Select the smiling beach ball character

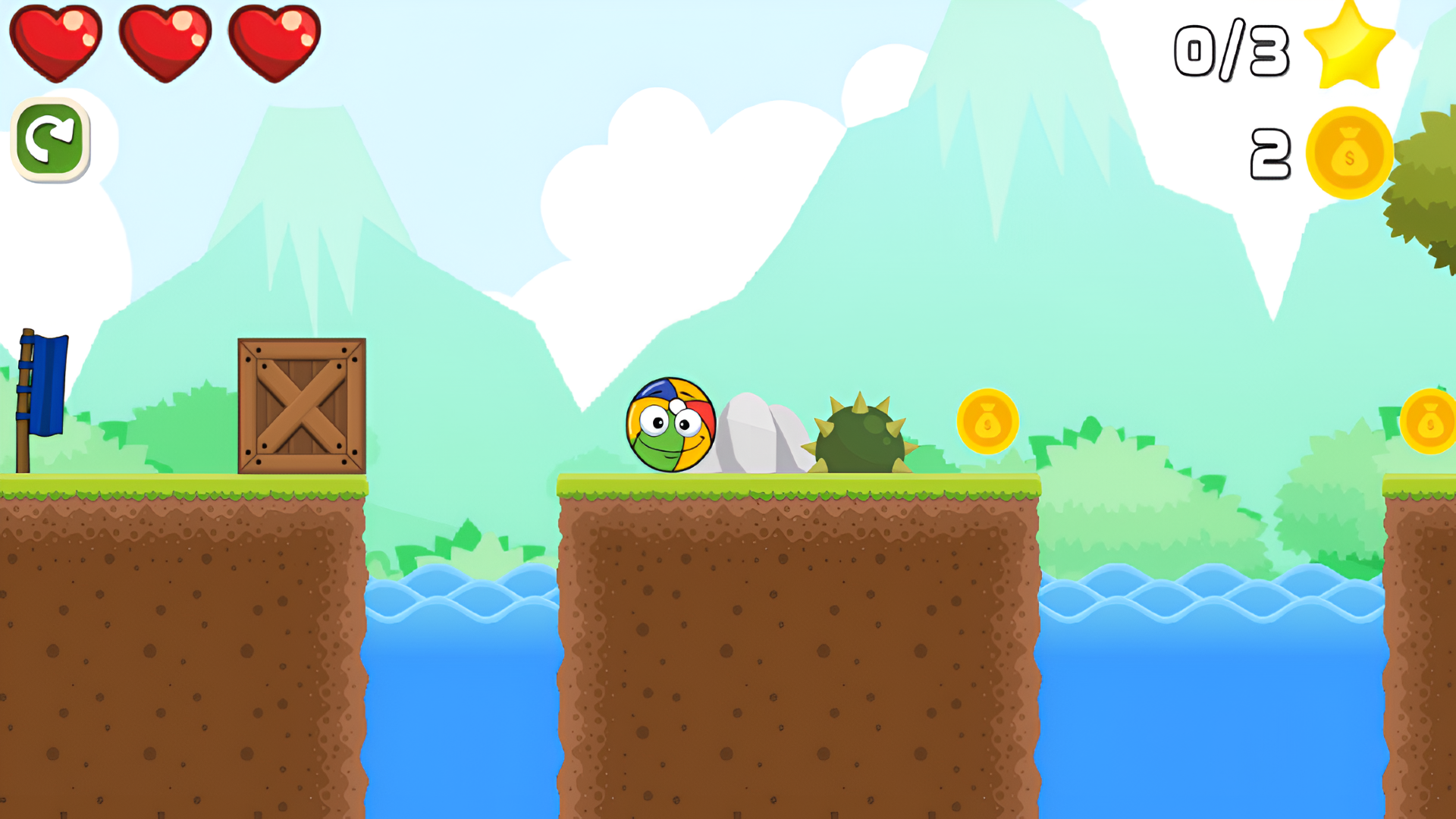[x=670, y=423]
